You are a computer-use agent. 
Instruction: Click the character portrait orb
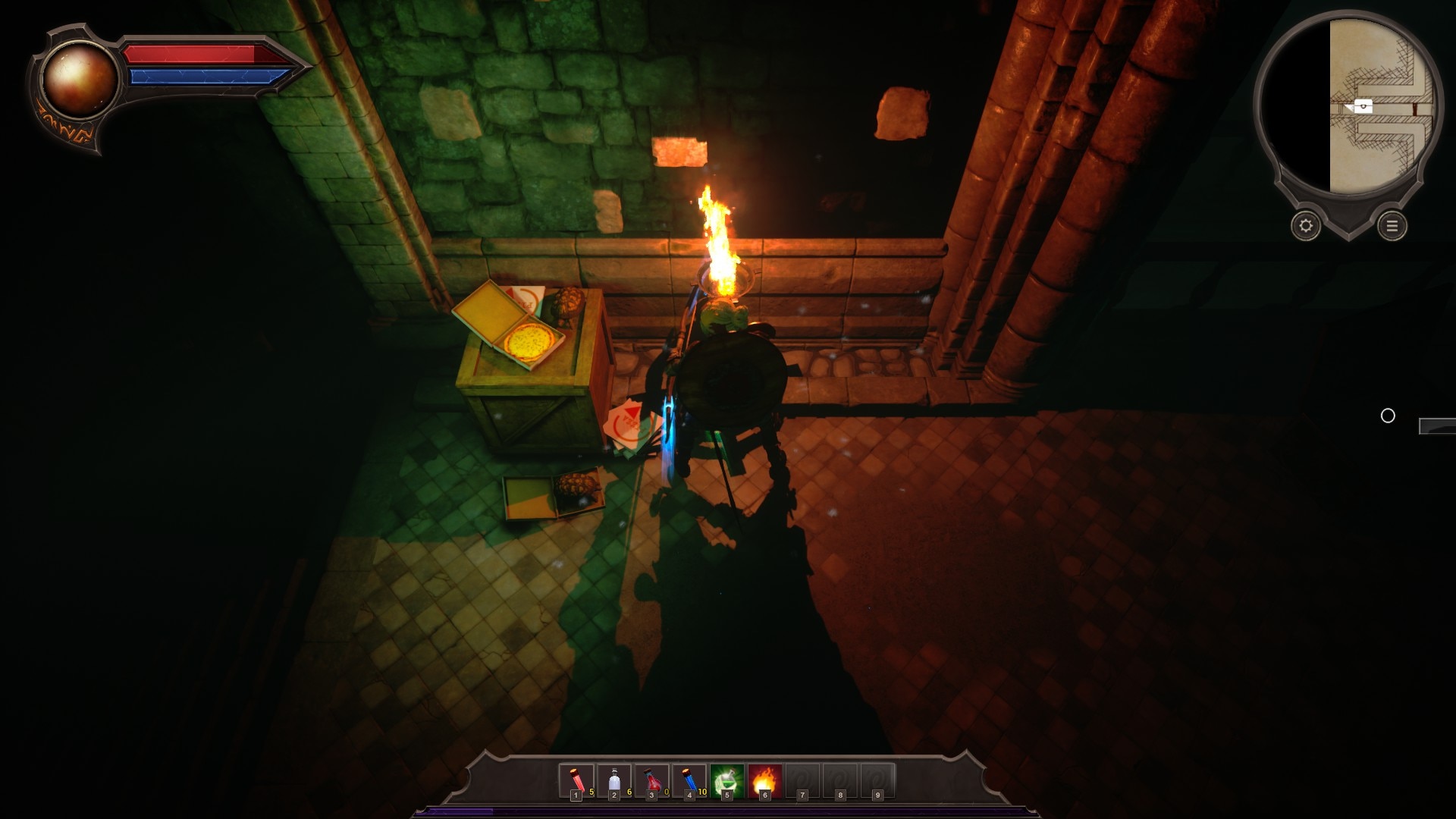coord(78,79)
